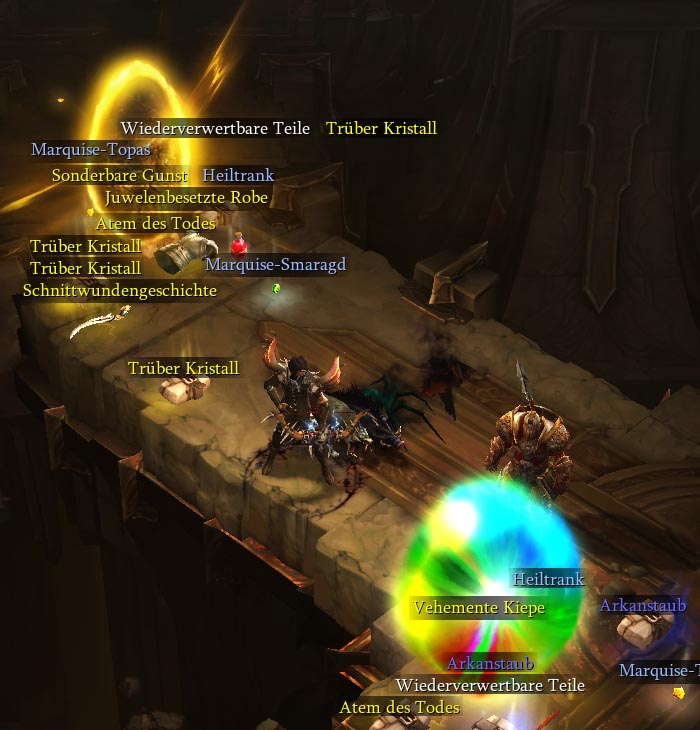
Task: Click Trüber Kristall label beside Wiederverwertbare Teile
Action: tap(381, 129)
